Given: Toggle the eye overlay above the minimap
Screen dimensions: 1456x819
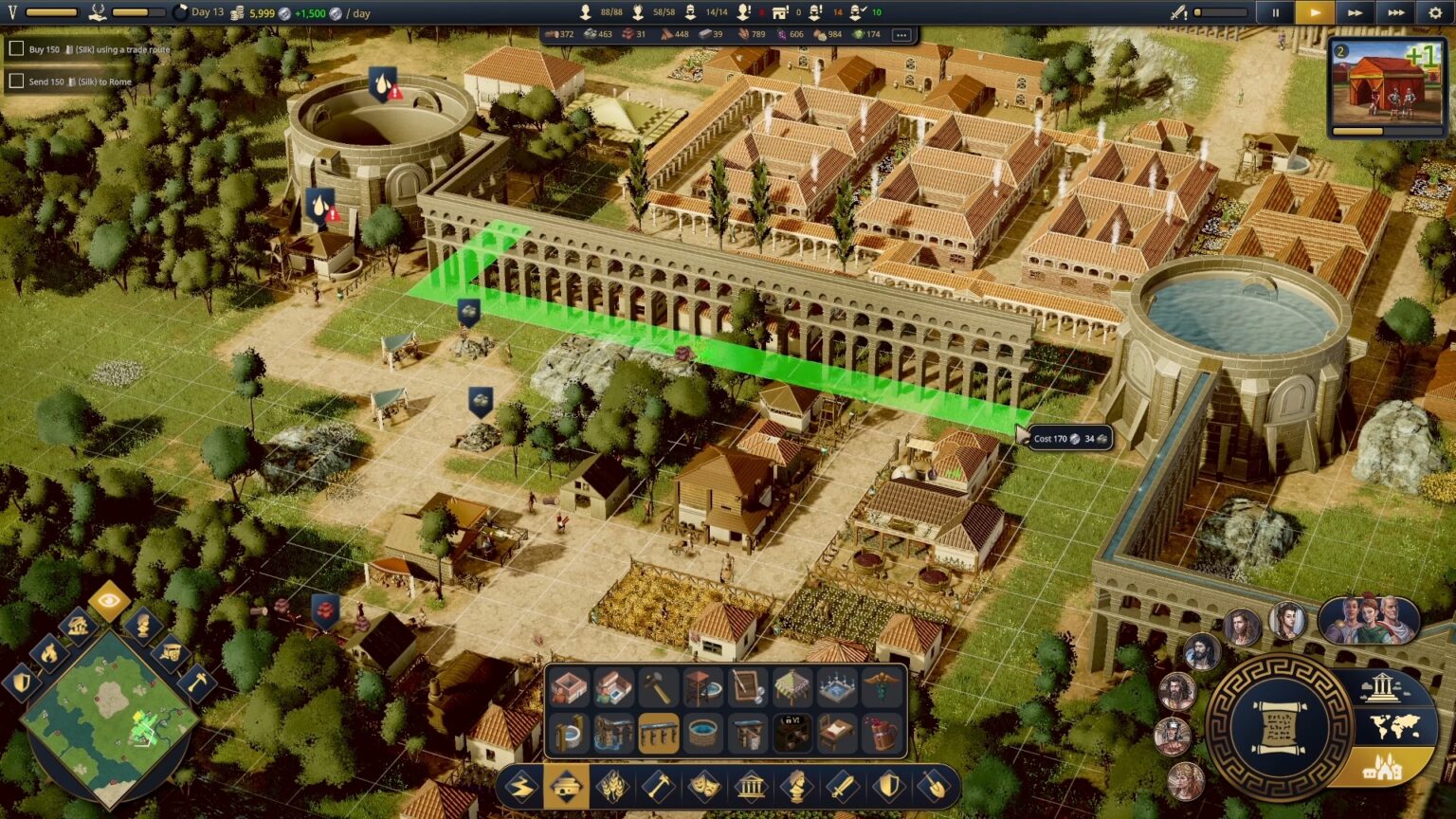Looking at the screenshot, I should [109, 599].
